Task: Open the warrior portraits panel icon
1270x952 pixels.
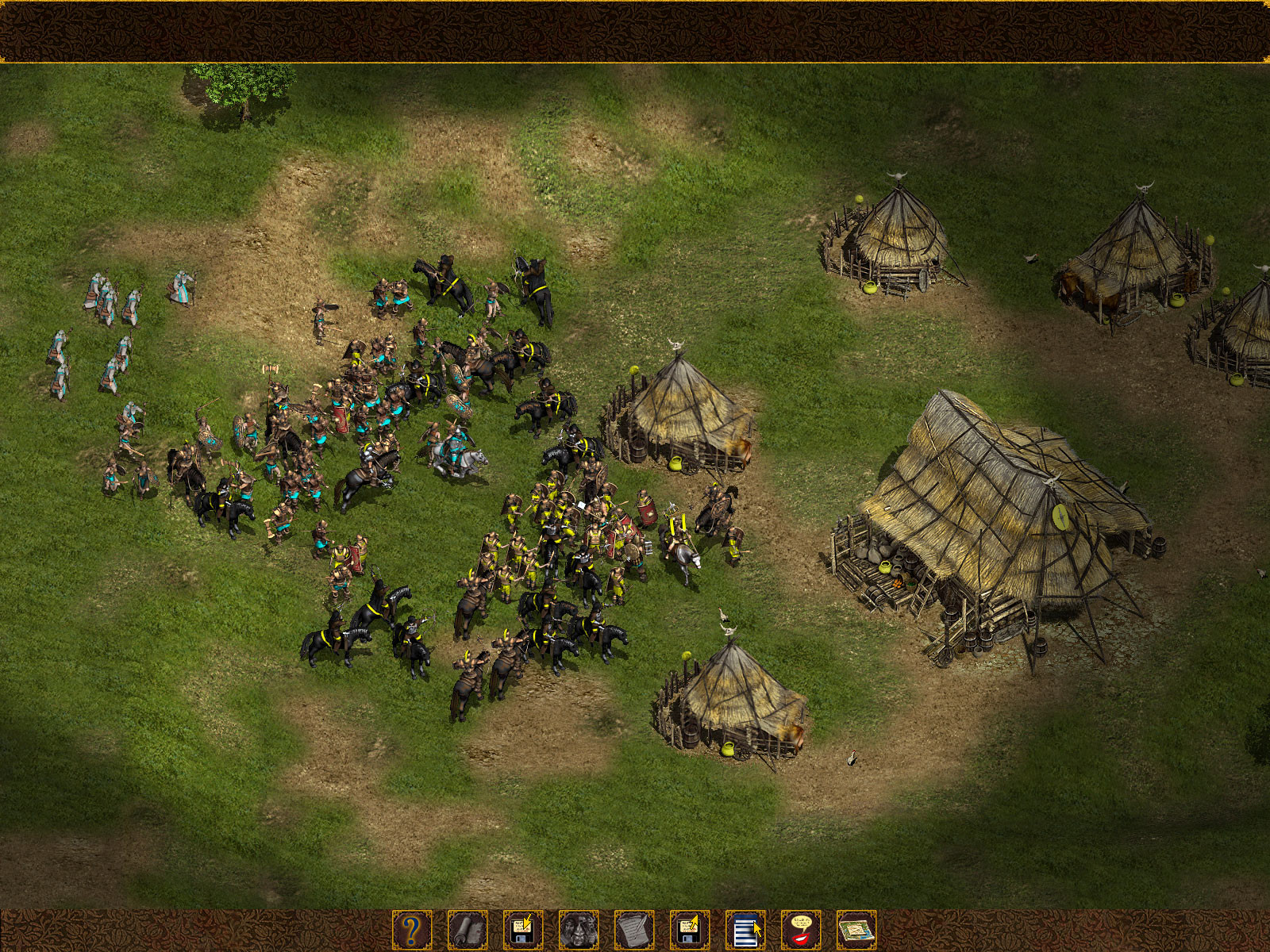Action: pyautogui.click(x=579, y=931)
